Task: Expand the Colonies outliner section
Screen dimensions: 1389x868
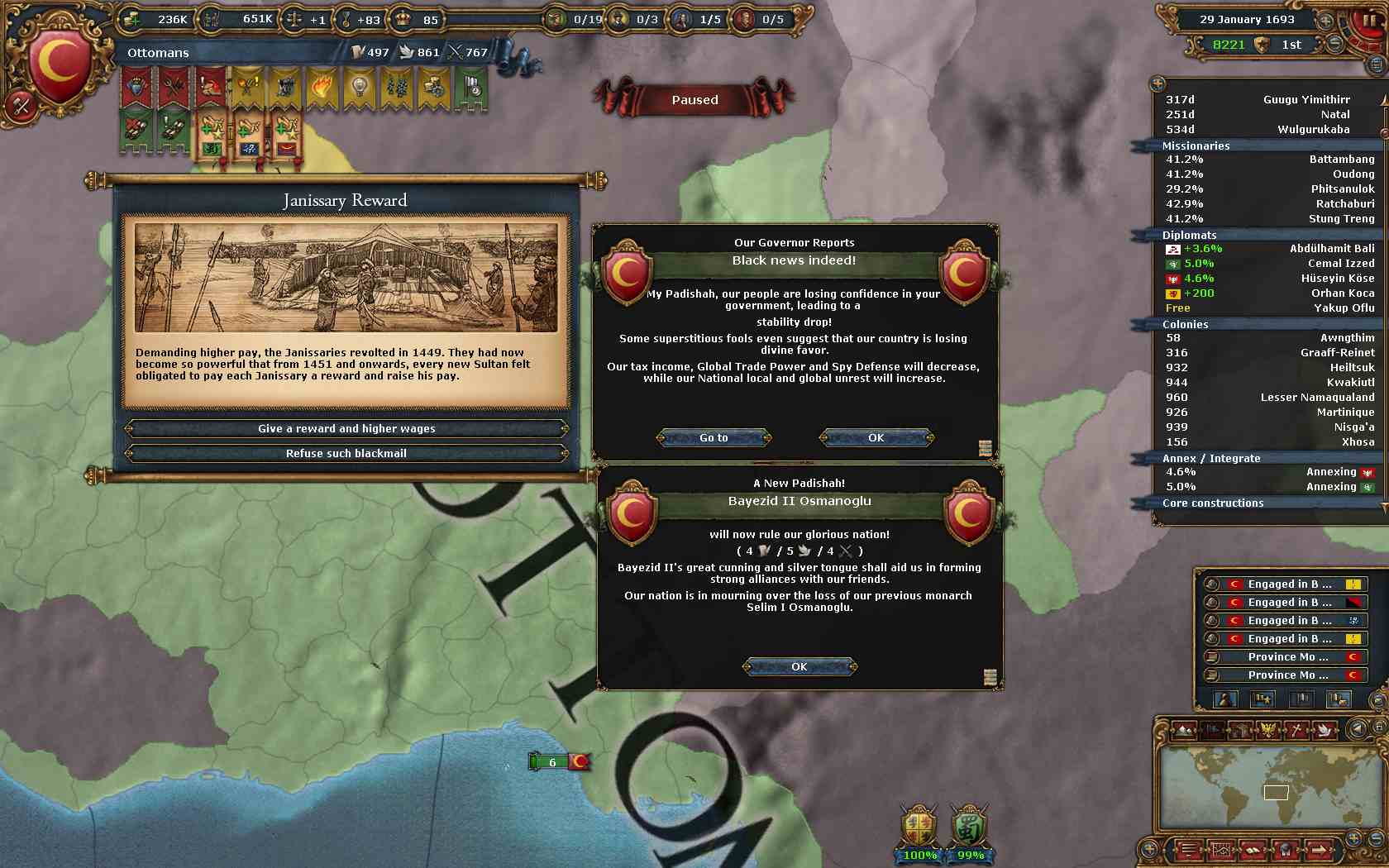Action: pos(1185,324)
